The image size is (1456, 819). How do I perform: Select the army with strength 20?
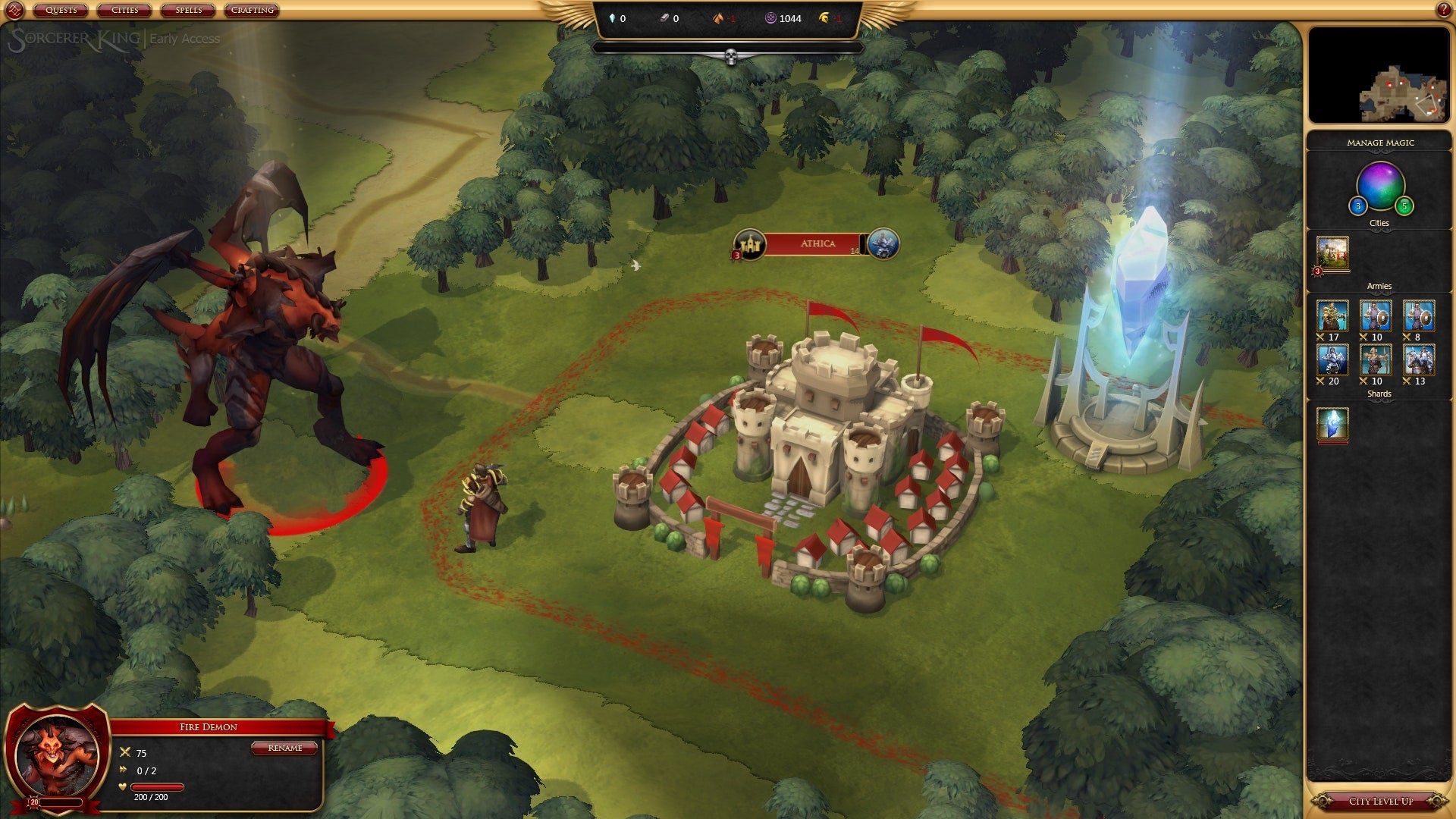click(1332, 360)
